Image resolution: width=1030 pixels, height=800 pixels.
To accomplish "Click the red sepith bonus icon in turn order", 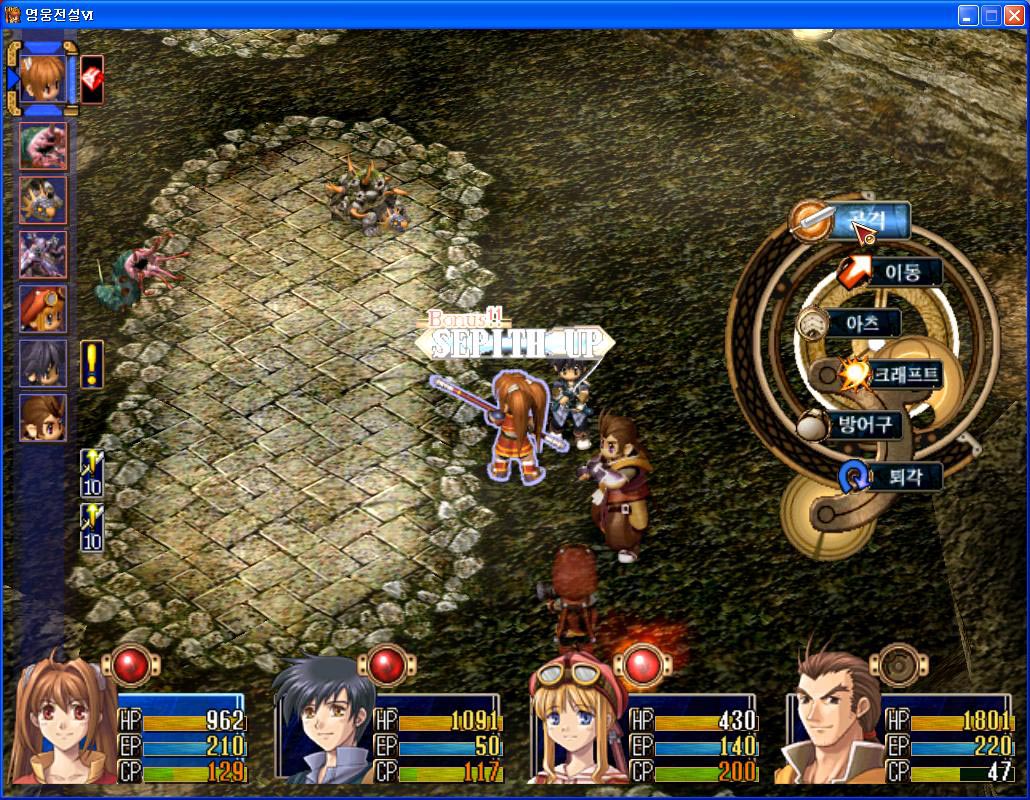I will pos(92,77).
